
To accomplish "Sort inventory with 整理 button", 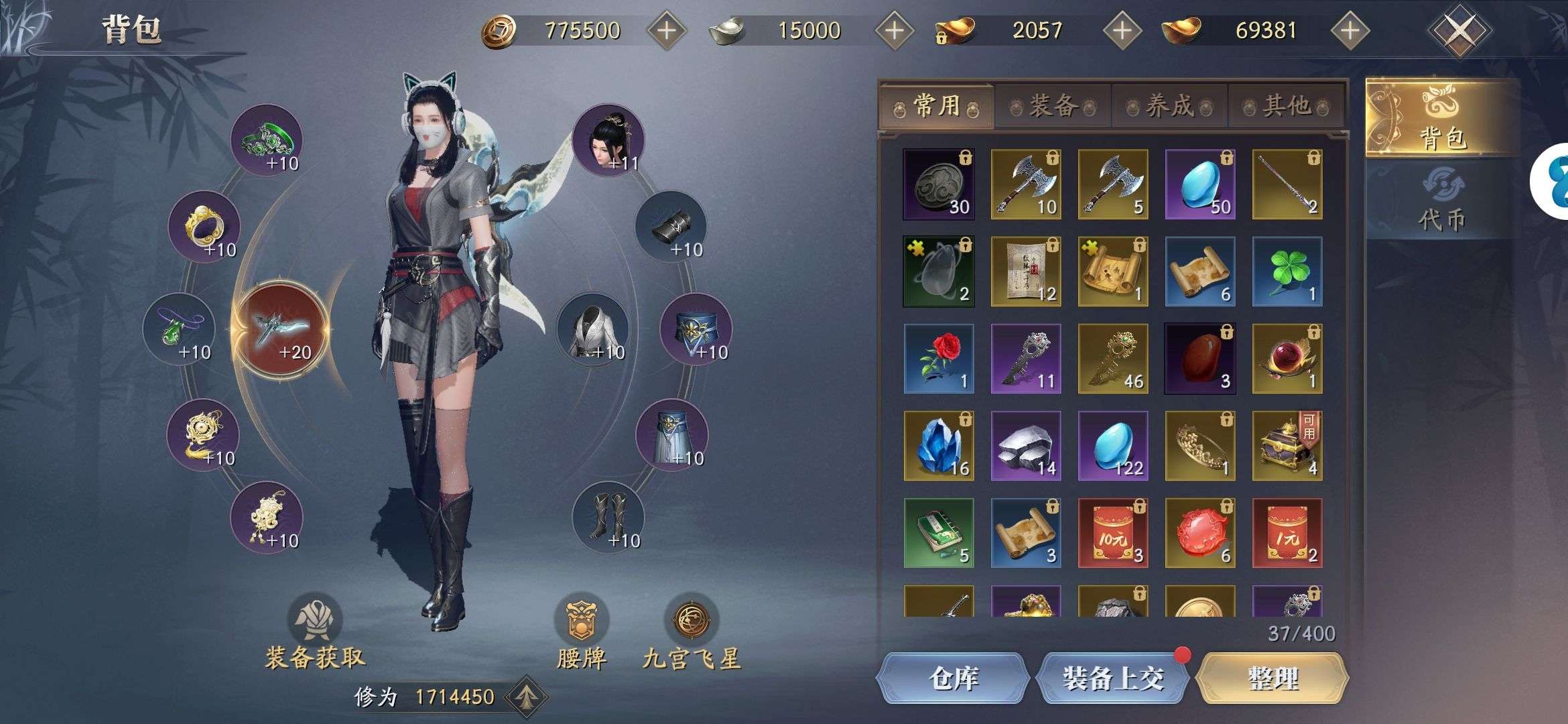I will click(1272, 678).
